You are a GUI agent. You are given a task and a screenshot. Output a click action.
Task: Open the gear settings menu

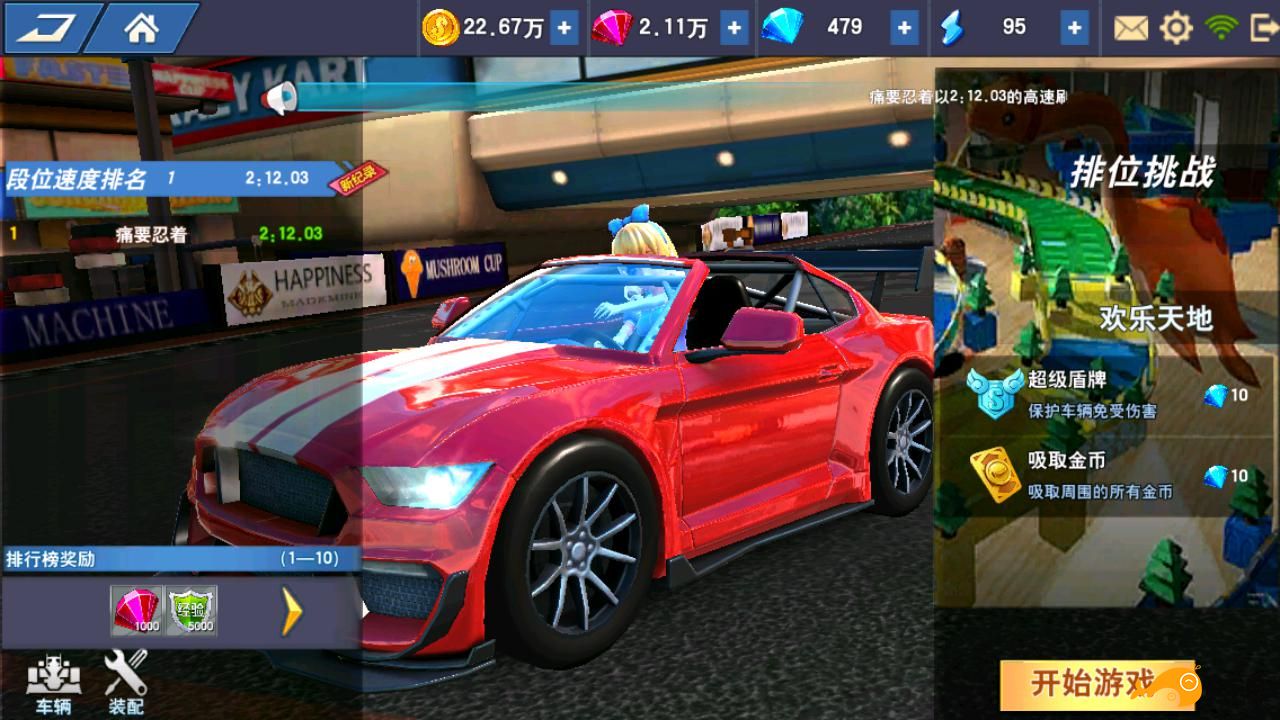tap(1176, 28)
